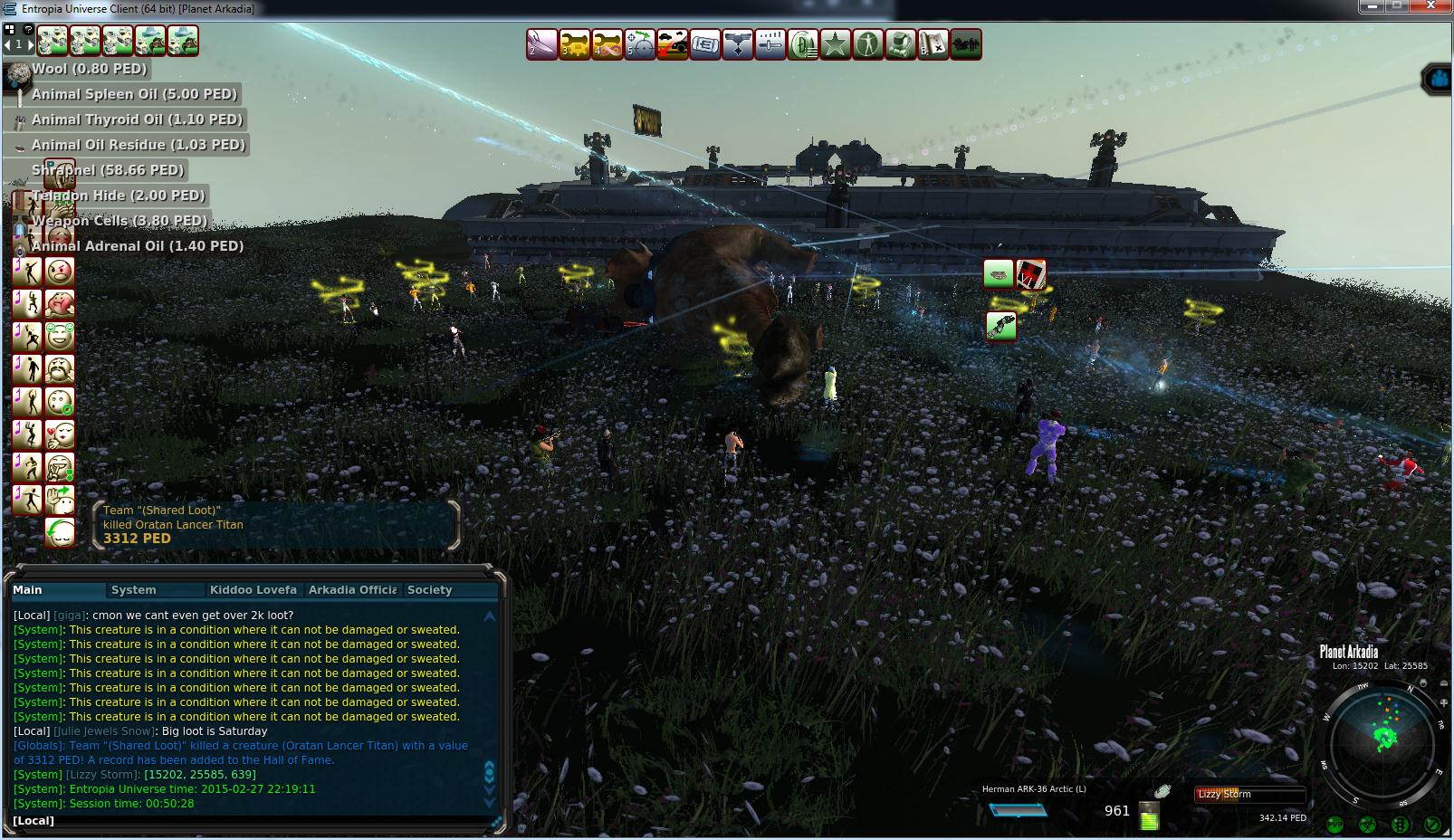Screen dimensions: 1454x840
Task: Go to the next action bar page
Action: tap(30, 43)
